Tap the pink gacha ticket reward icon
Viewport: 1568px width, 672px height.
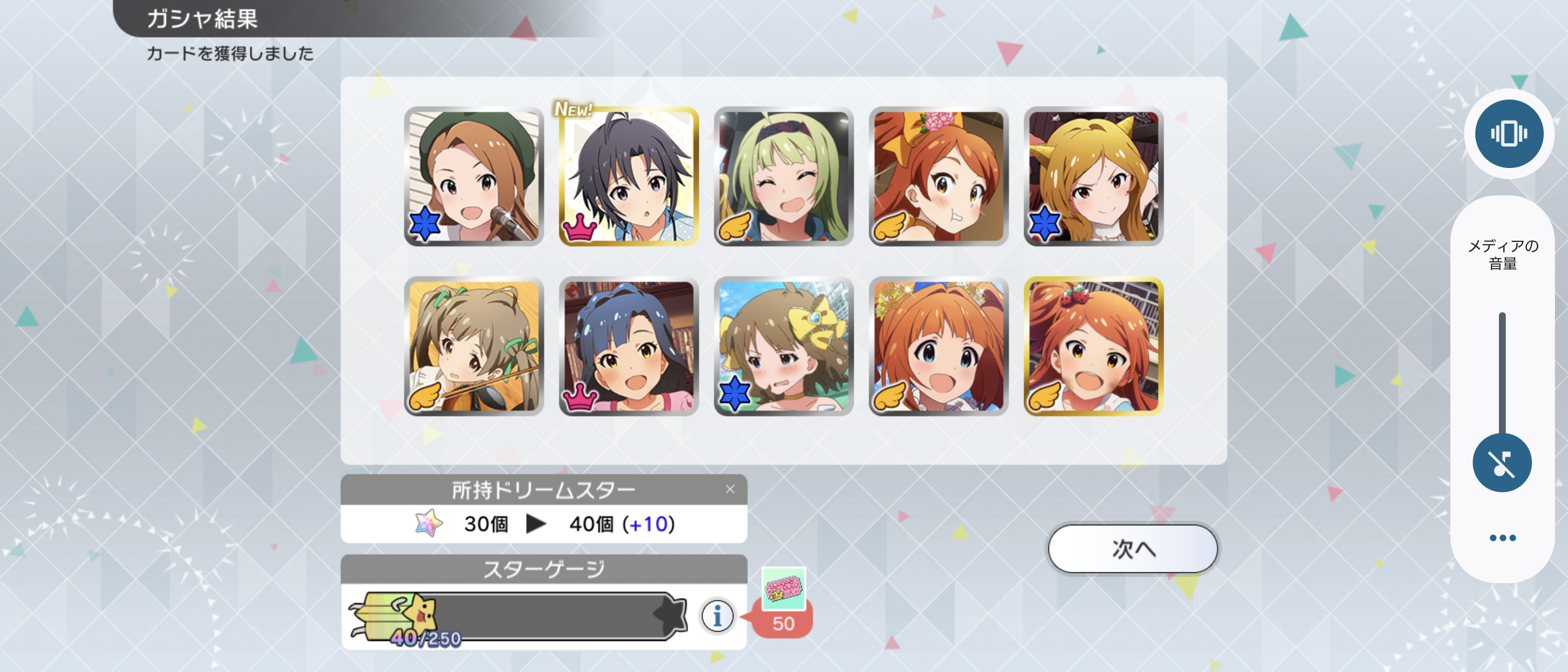(x=783, y=588)
